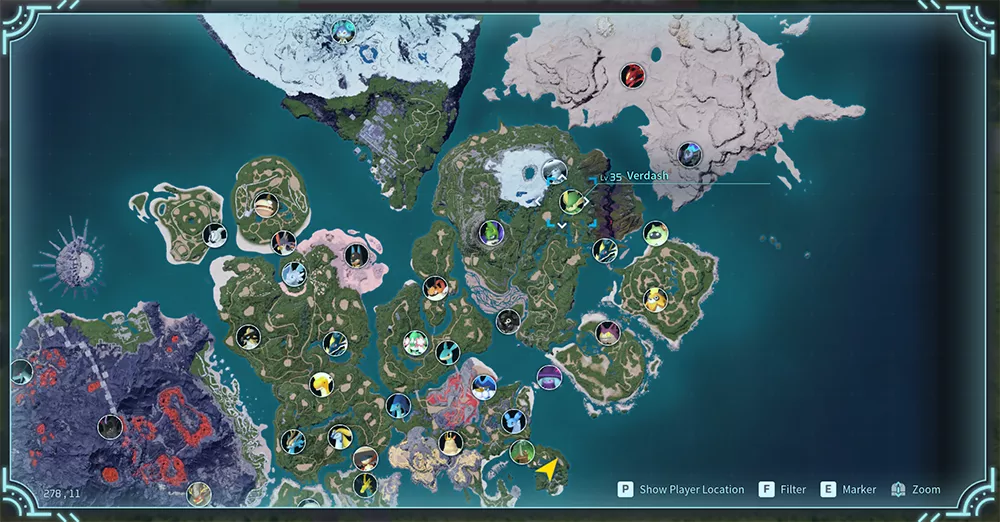The height and width of the screenshot is (522, 1000).
Task: Select the pink and green flower creature marker
Action: point(414,342)
